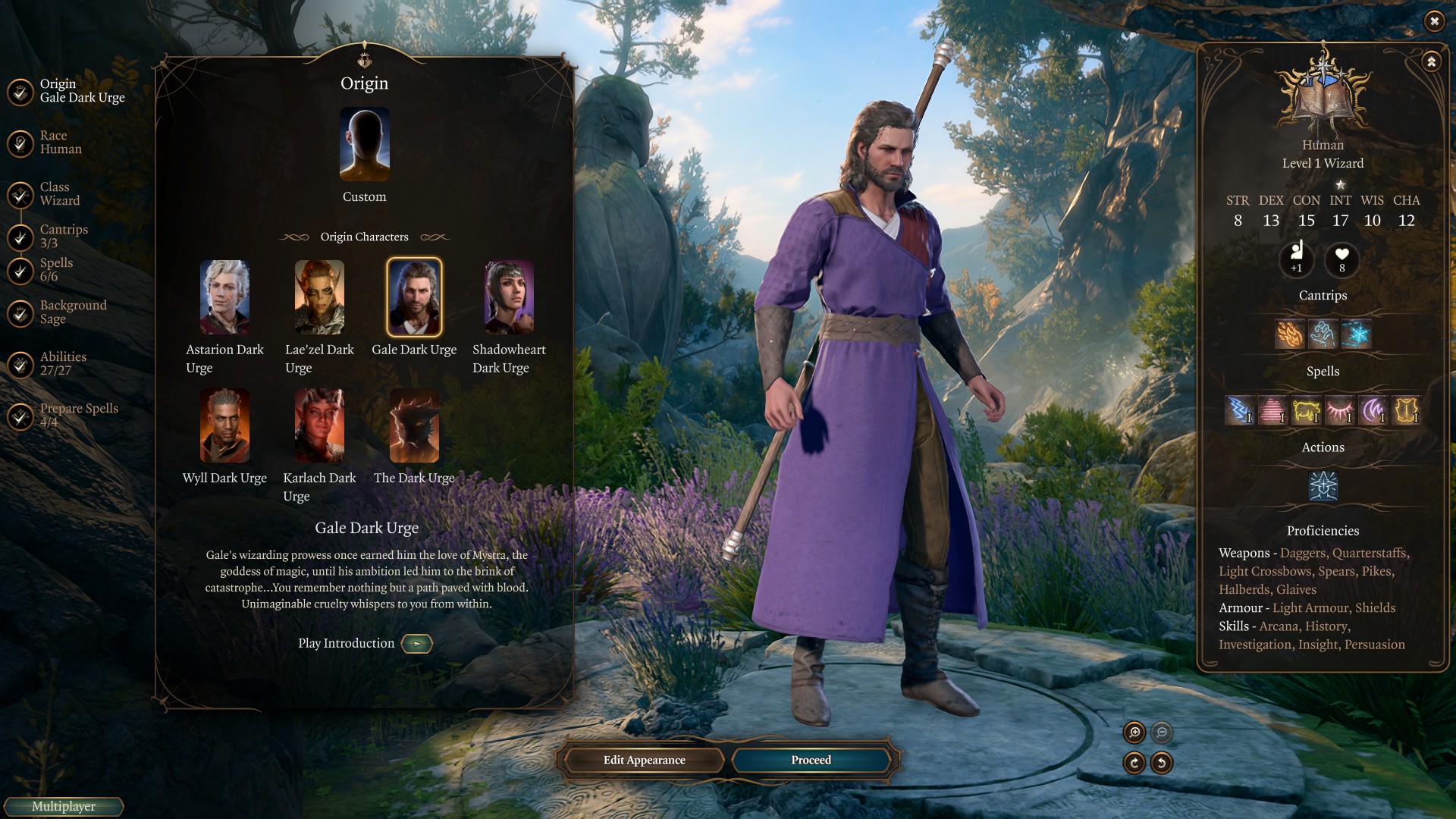Viewport: 1456px width, 819px height.
Task: Zoom in on the character preview
Action: tap(1134, 733)
